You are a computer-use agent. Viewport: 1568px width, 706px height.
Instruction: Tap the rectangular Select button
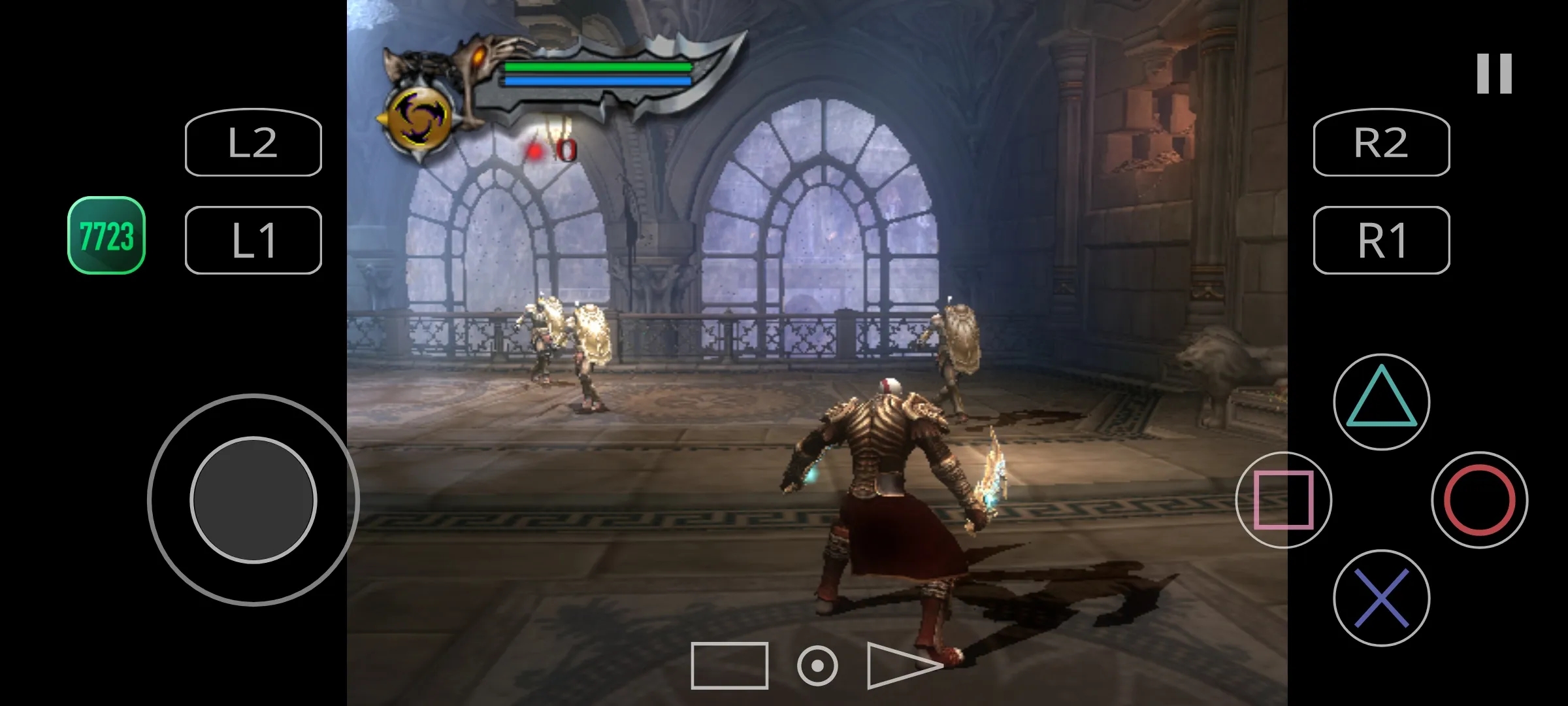point(729,665)
